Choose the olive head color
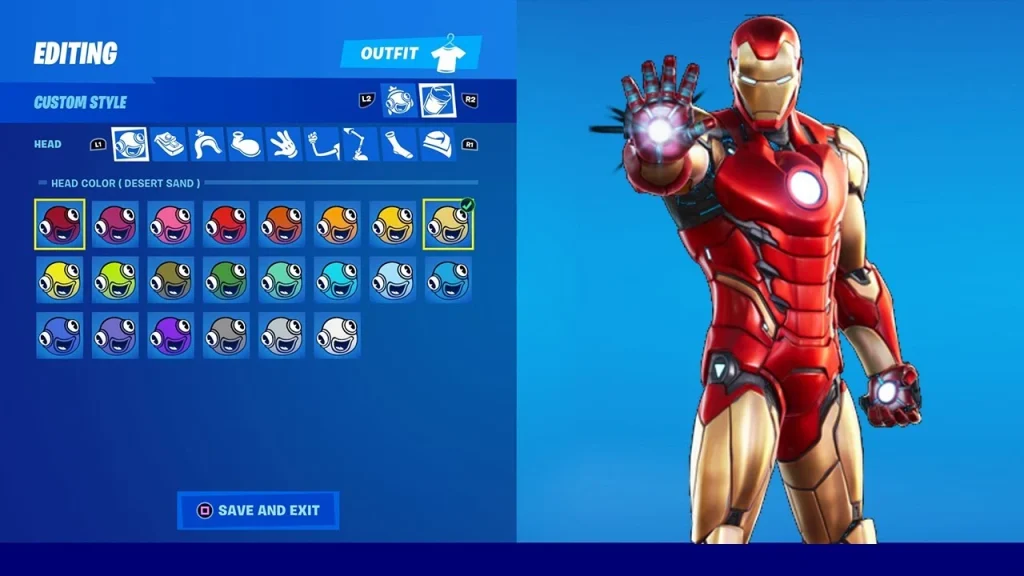Screen dimensions: 1024x576 (x=171, y=279)
